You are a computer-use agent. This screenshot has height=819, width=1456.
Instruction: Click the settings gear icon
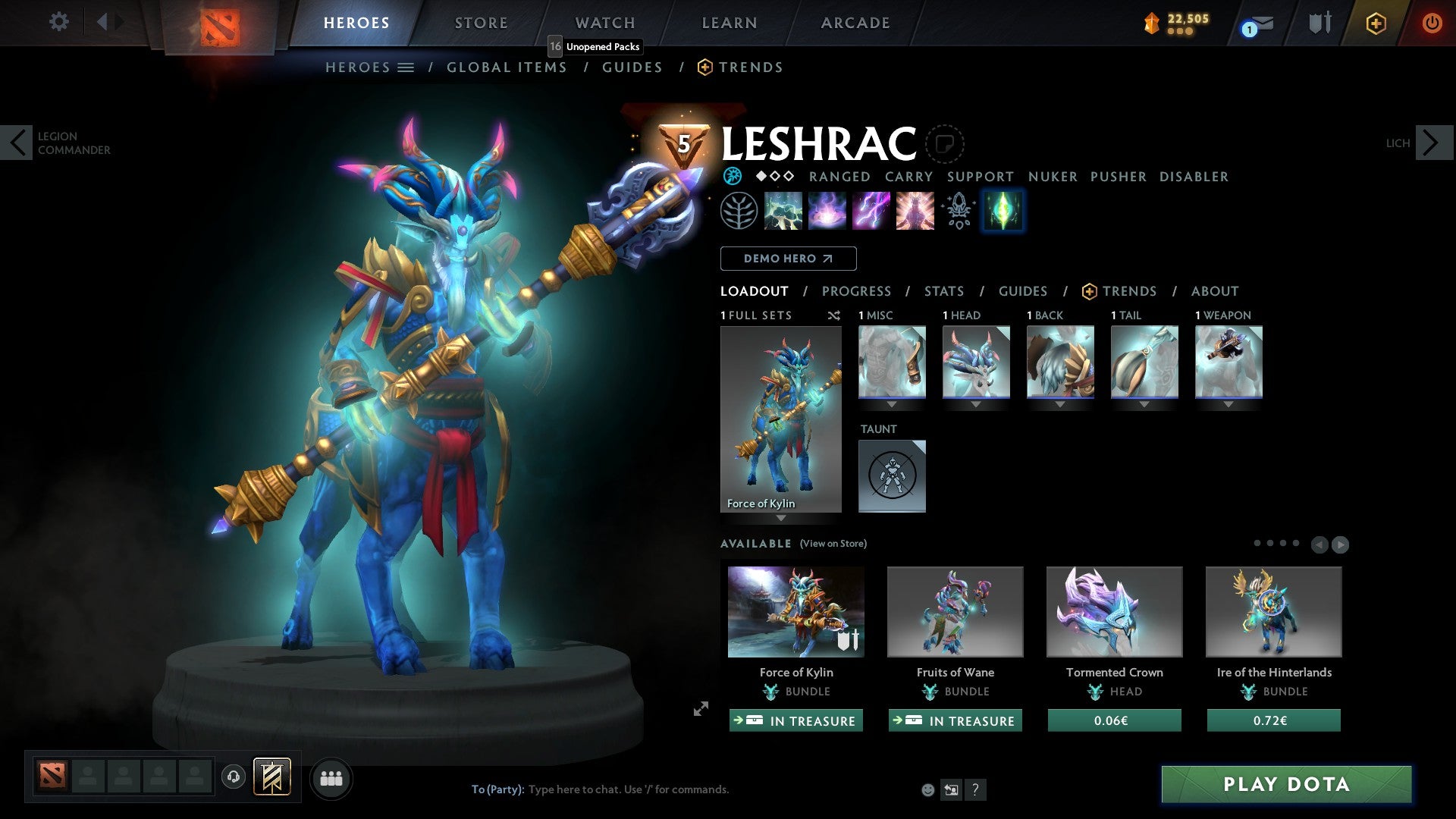coord(58,23)
